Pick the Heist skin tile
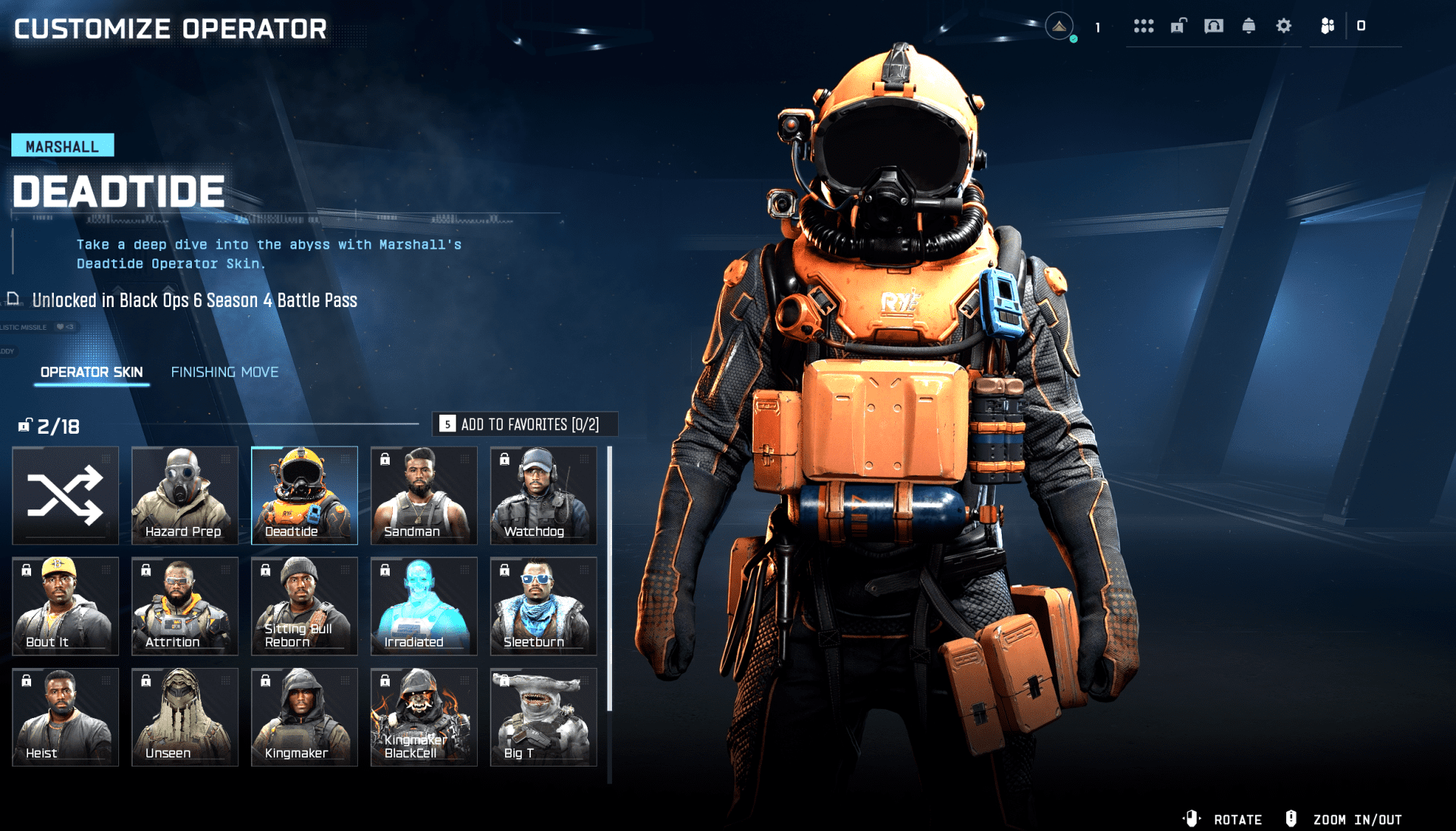Image resolution: width=1456 pixels, height=831 pixels. click(65, 717)
